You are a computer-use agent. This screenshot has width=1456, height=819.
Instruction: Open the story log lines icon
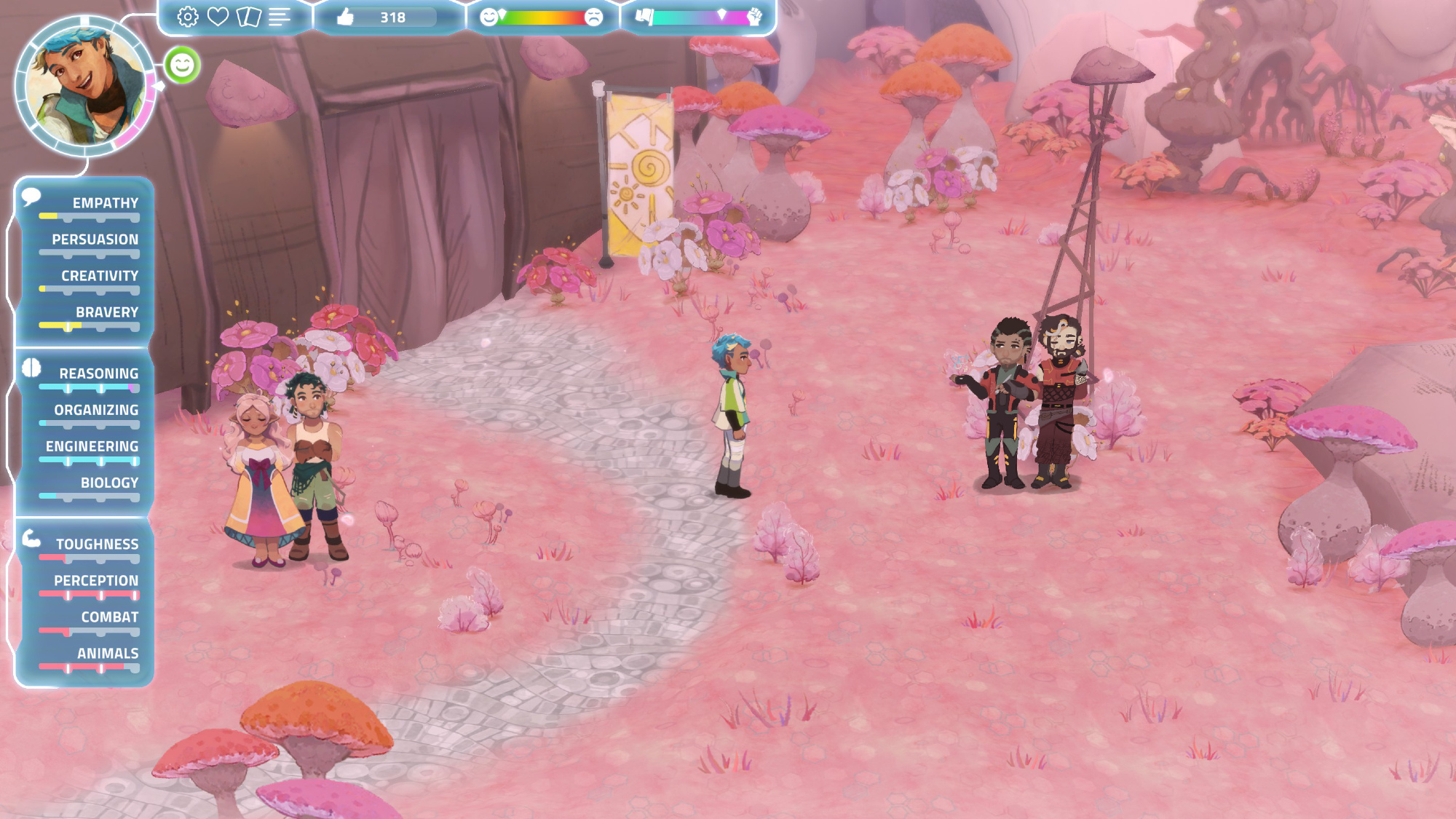(280, 17)
